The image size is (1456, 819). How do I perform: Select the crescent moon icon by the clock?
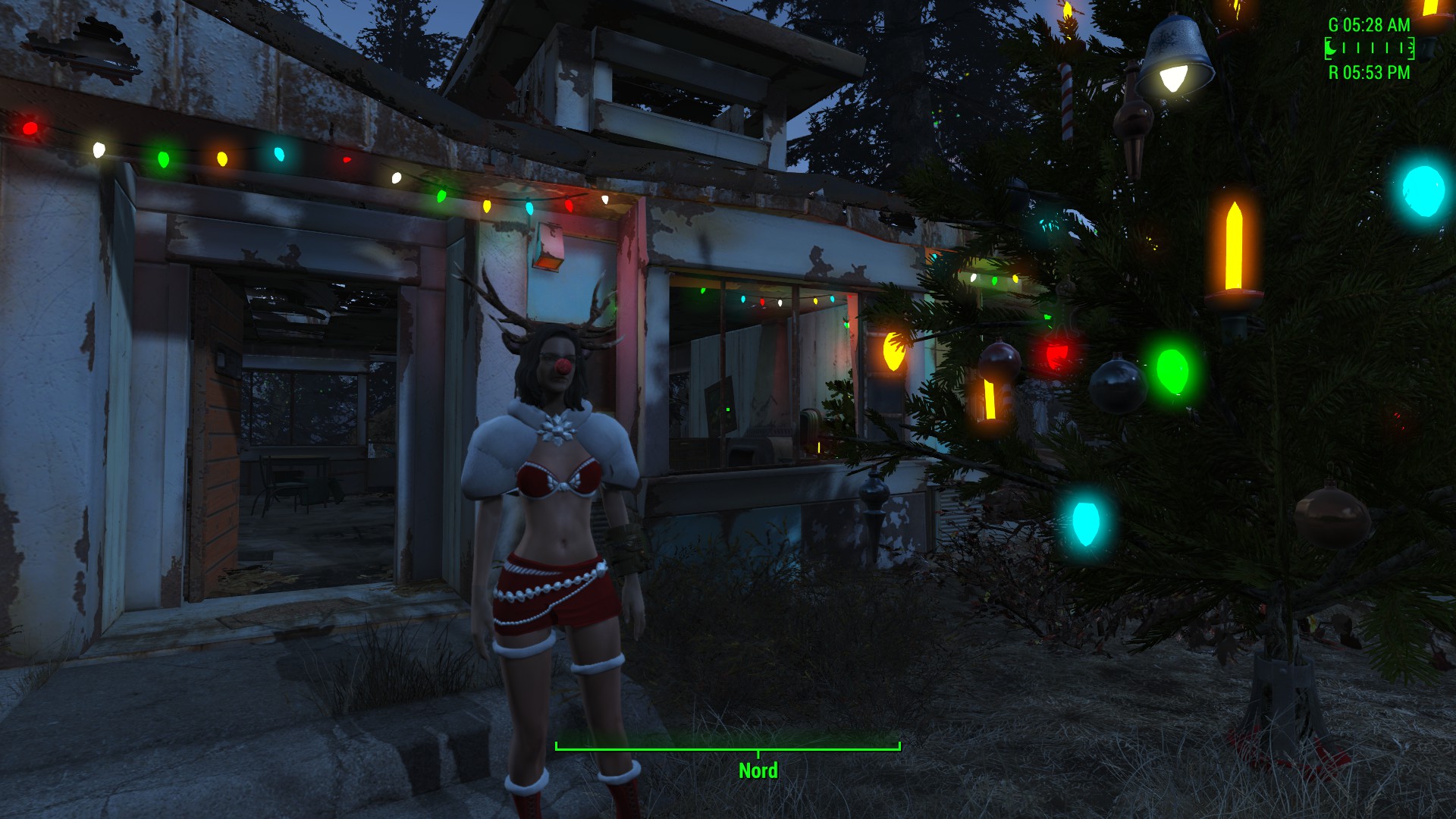click(1331, 49)
